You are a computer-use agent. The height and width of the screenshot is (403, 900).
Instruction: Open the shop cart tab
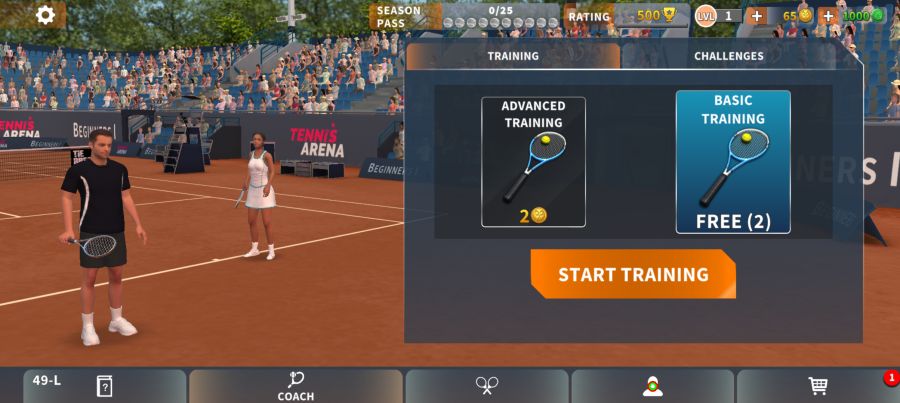818,386
